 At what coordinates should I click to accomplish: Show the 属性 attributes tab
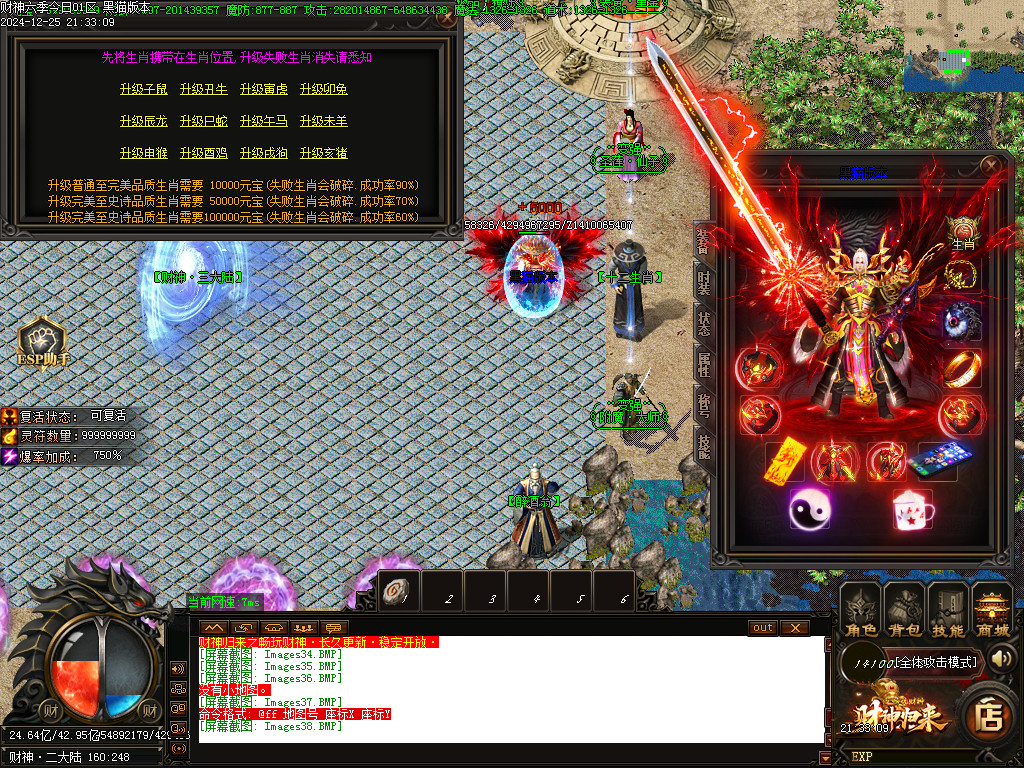coord(703,363)
